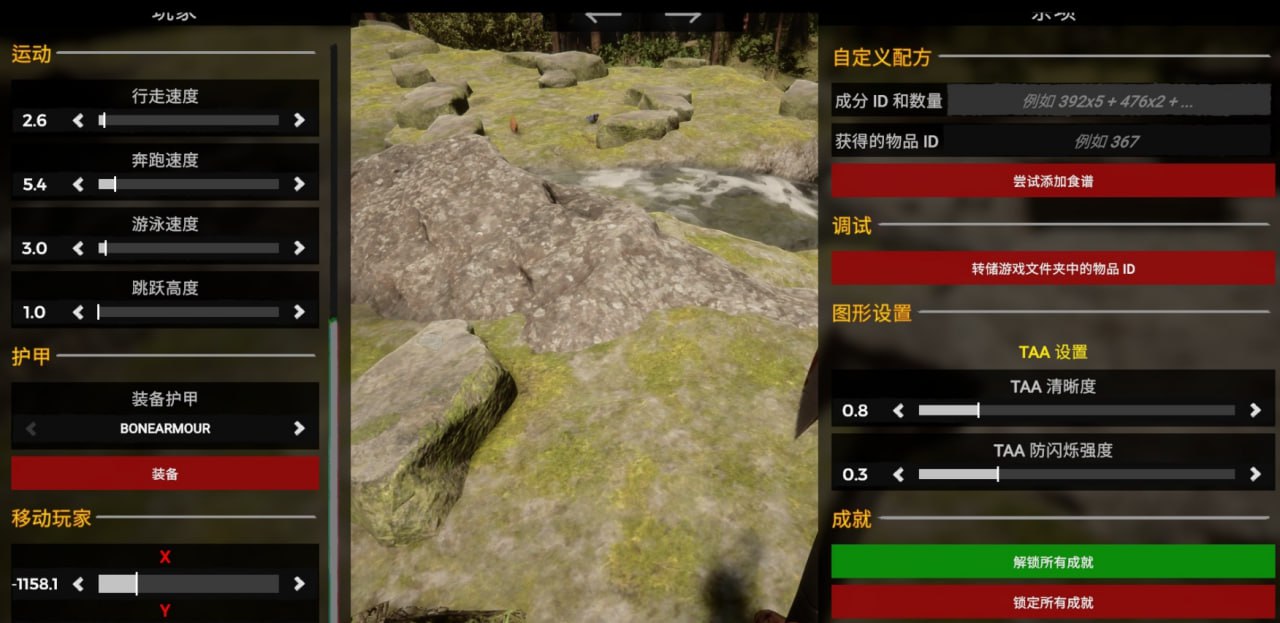
Task: Click the TAA 清晰度 slider track
Action: tap(1076, 410)
